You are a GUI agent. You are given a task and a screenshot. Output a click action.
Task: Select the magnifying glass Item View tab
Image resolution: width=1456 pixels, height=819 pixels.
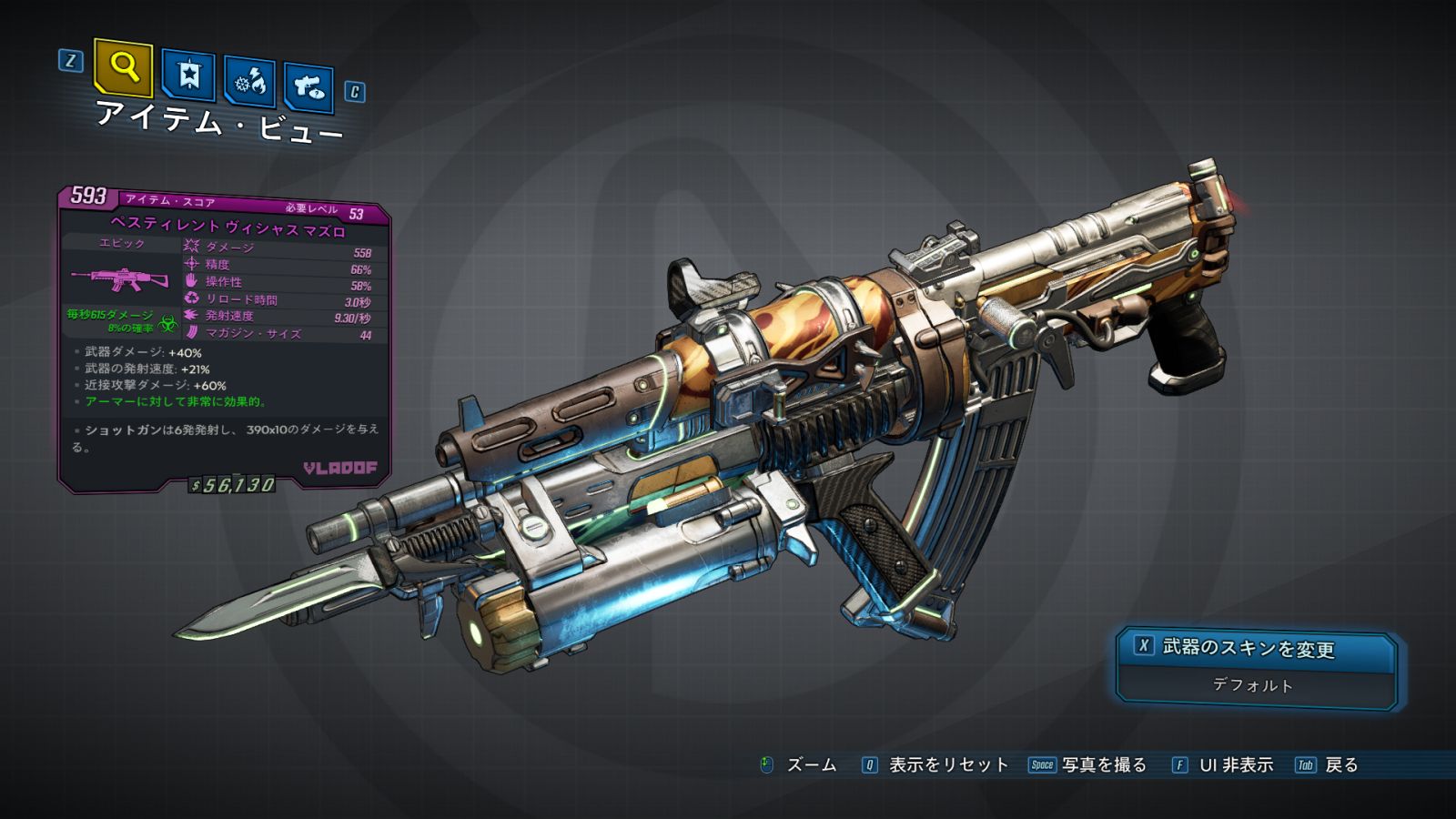(123, 66)
